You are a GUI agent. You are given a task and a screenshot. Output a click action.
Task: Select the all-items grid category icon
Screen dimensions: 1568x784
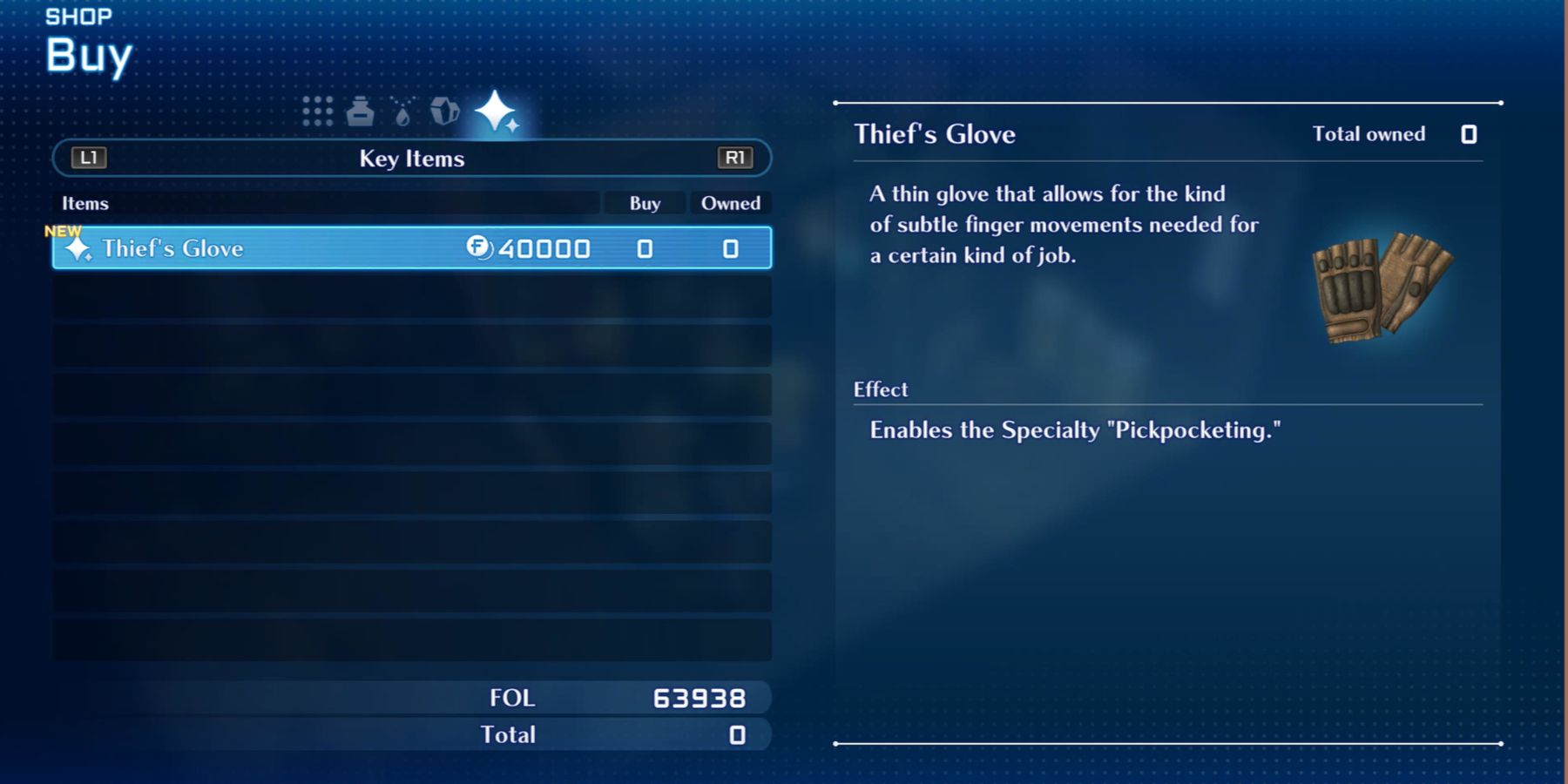coord(317,112)
